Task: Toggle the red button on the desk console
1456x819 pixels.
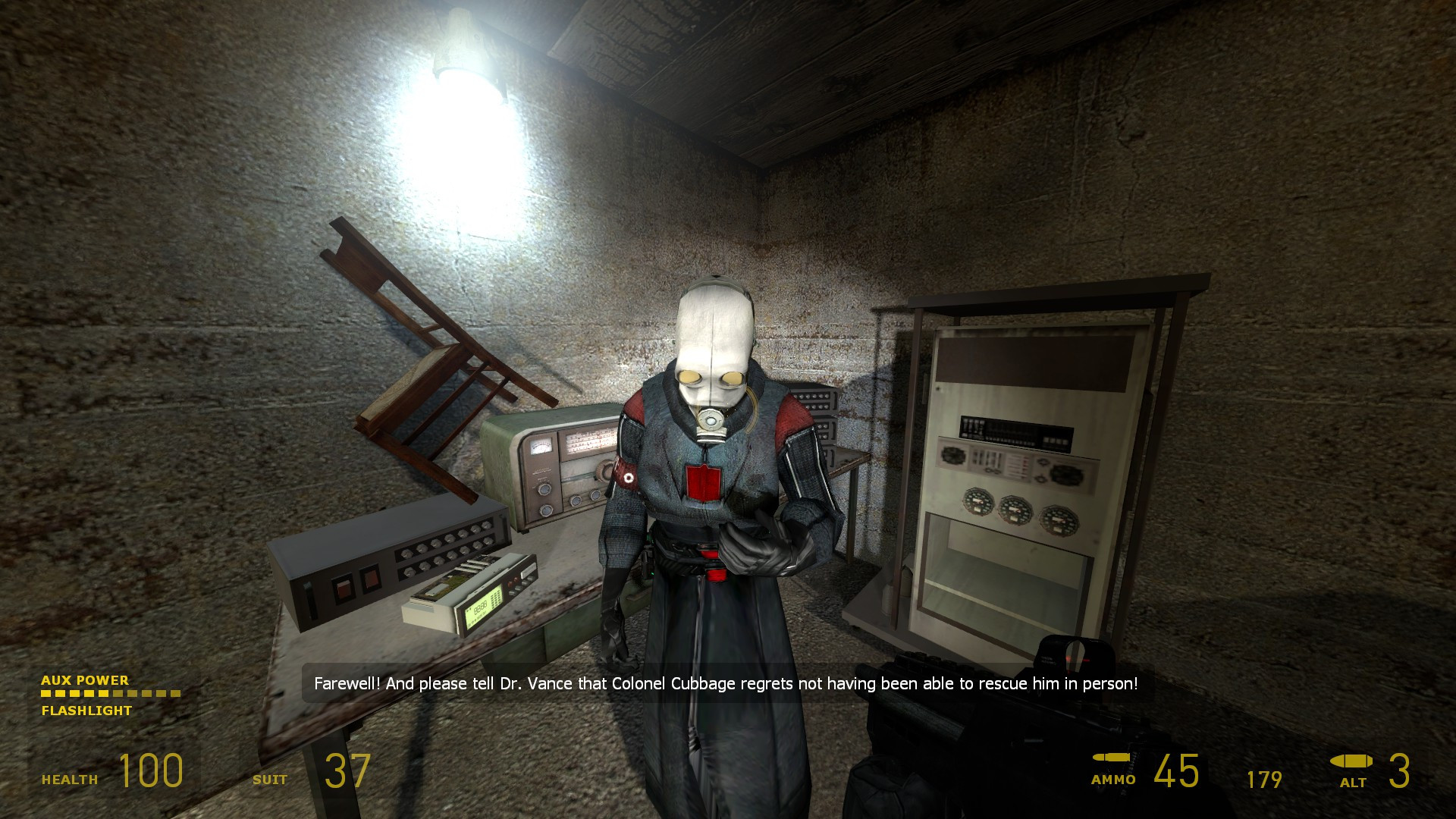Action: [x=345, y=590]
